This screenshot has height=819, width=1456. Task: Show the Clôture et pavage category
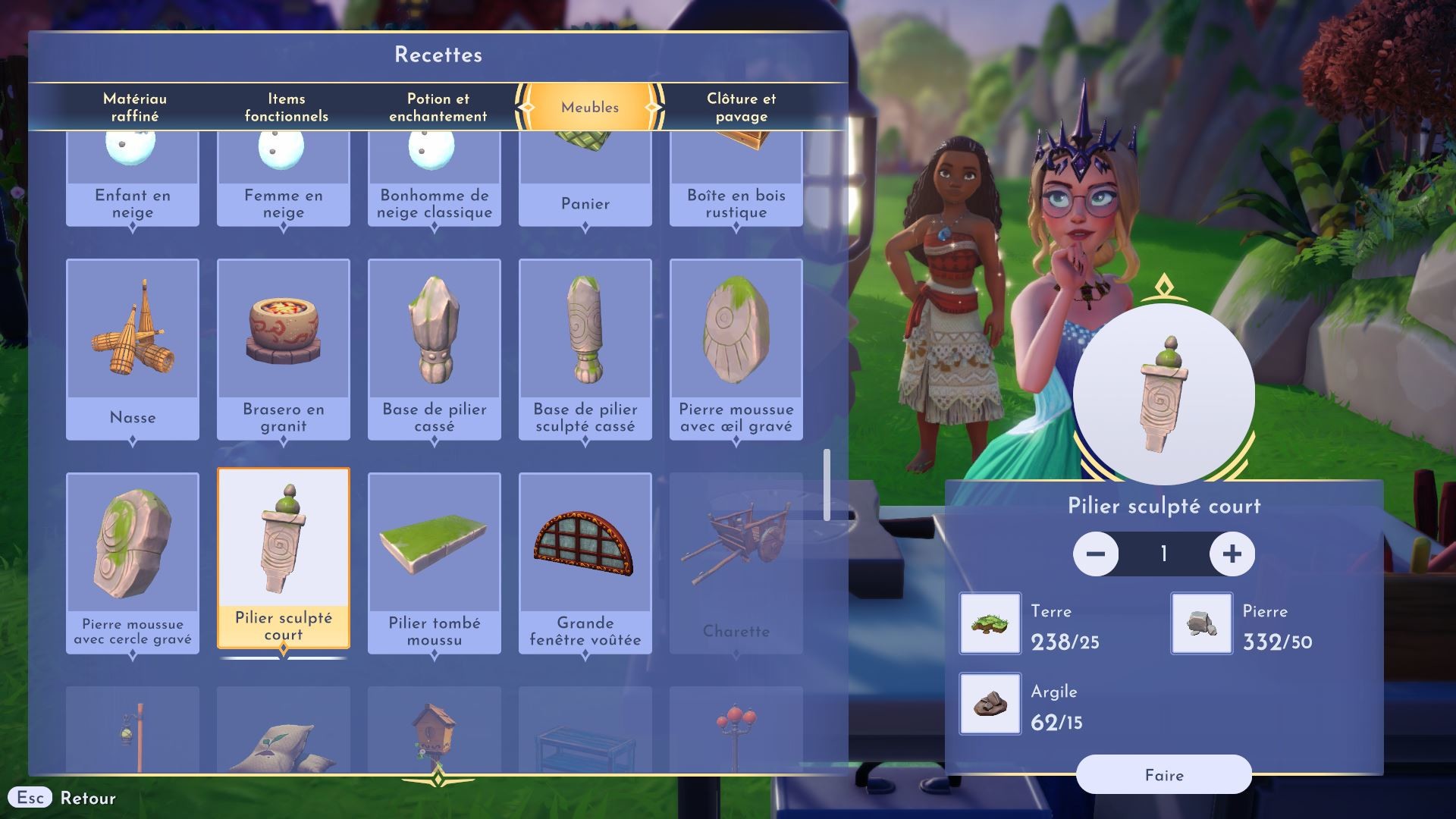(741, 107)
